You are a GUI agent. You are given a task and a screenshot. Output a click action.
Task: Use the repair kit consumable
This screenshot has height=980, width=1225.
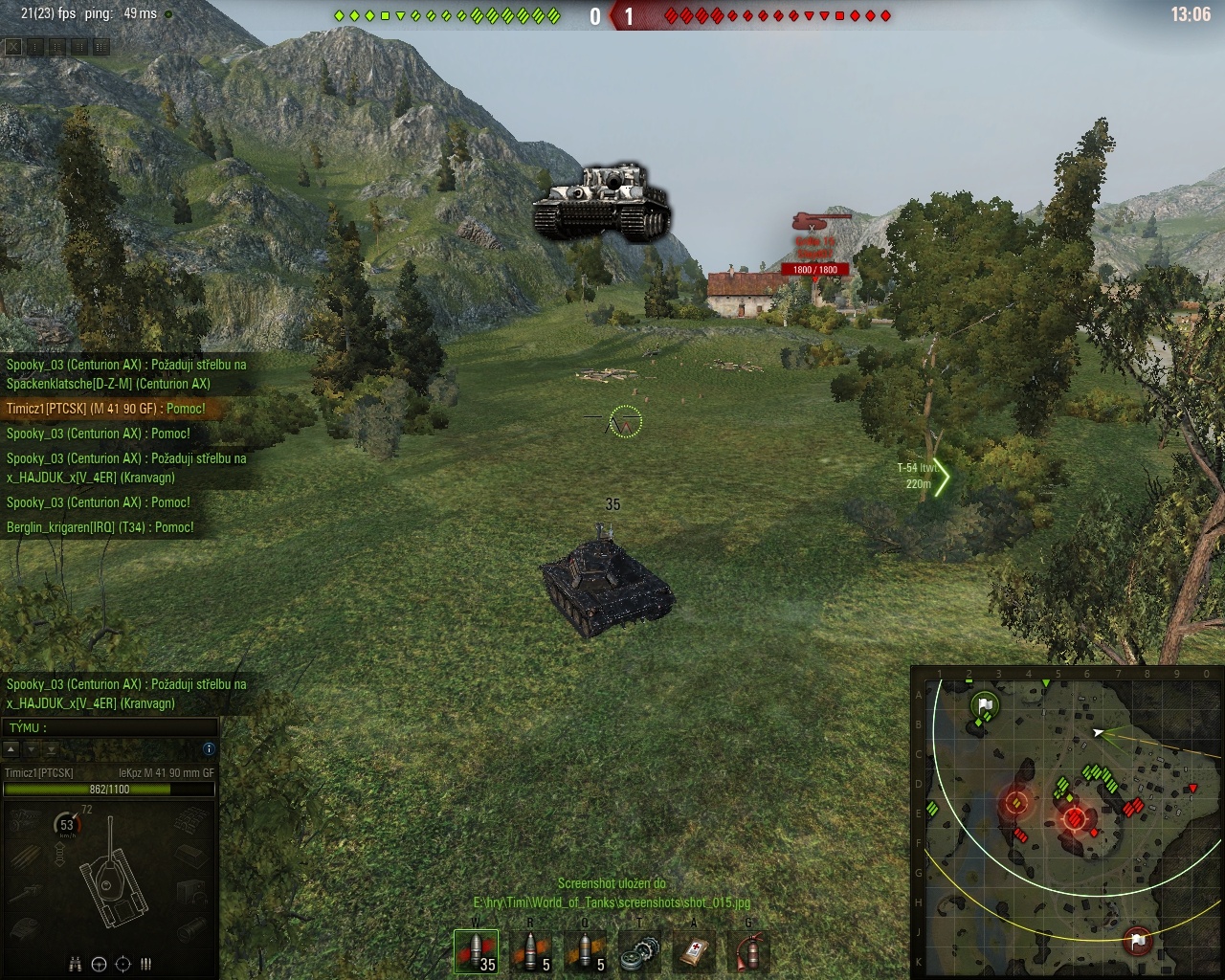pyautogui.click(x=639, y=951)
